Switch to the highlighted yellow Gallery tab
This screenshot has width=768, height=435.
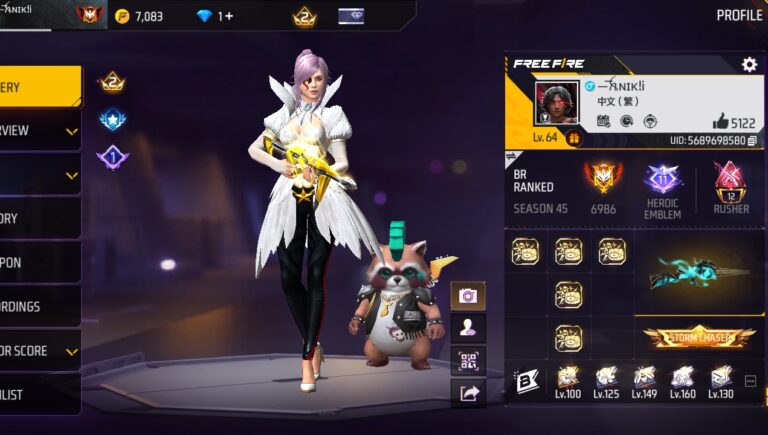[38, 87]
